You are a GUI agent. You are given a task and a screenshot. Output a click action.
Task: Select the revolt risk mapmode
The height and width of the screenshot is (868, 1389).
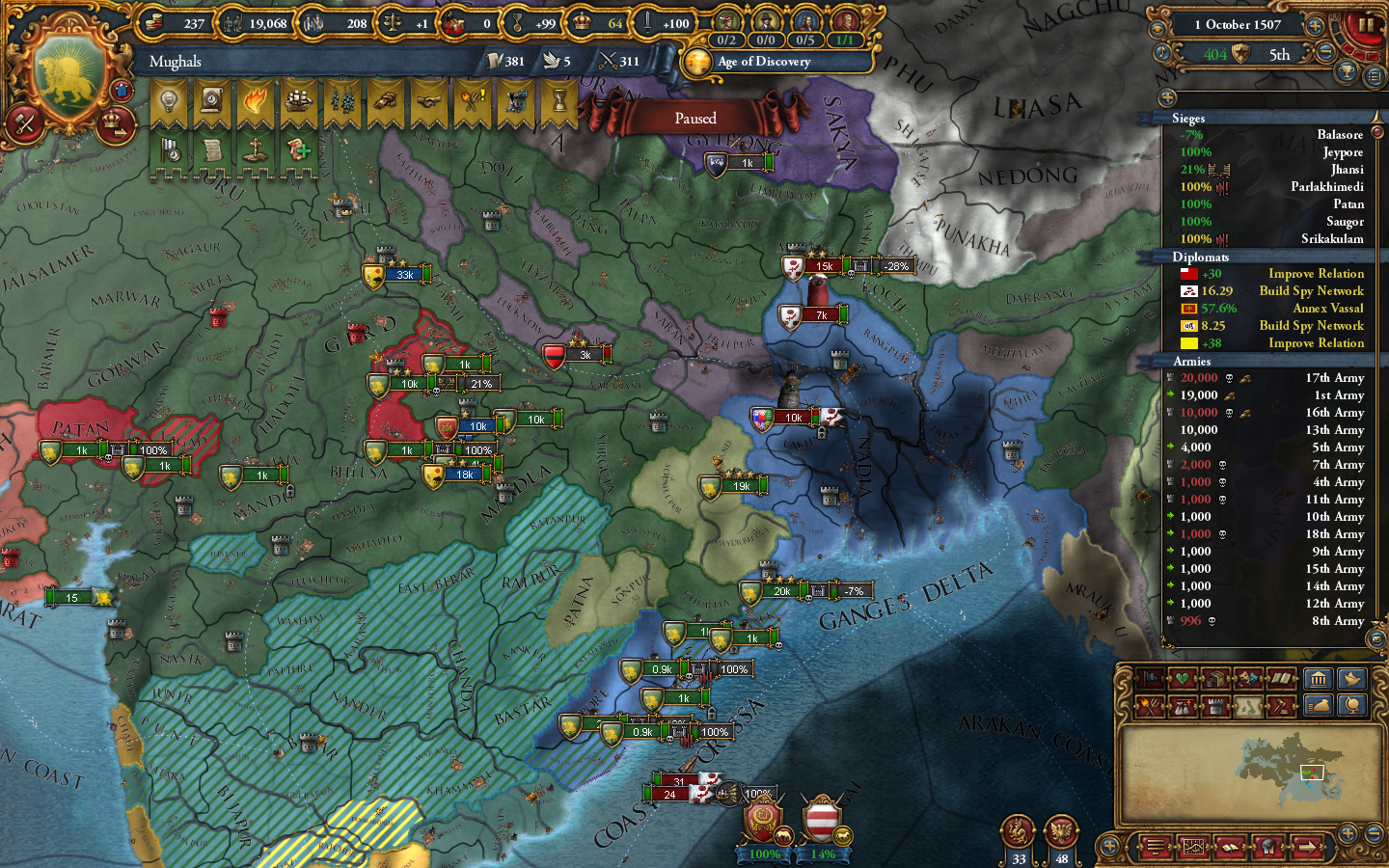pos(1148,705)
